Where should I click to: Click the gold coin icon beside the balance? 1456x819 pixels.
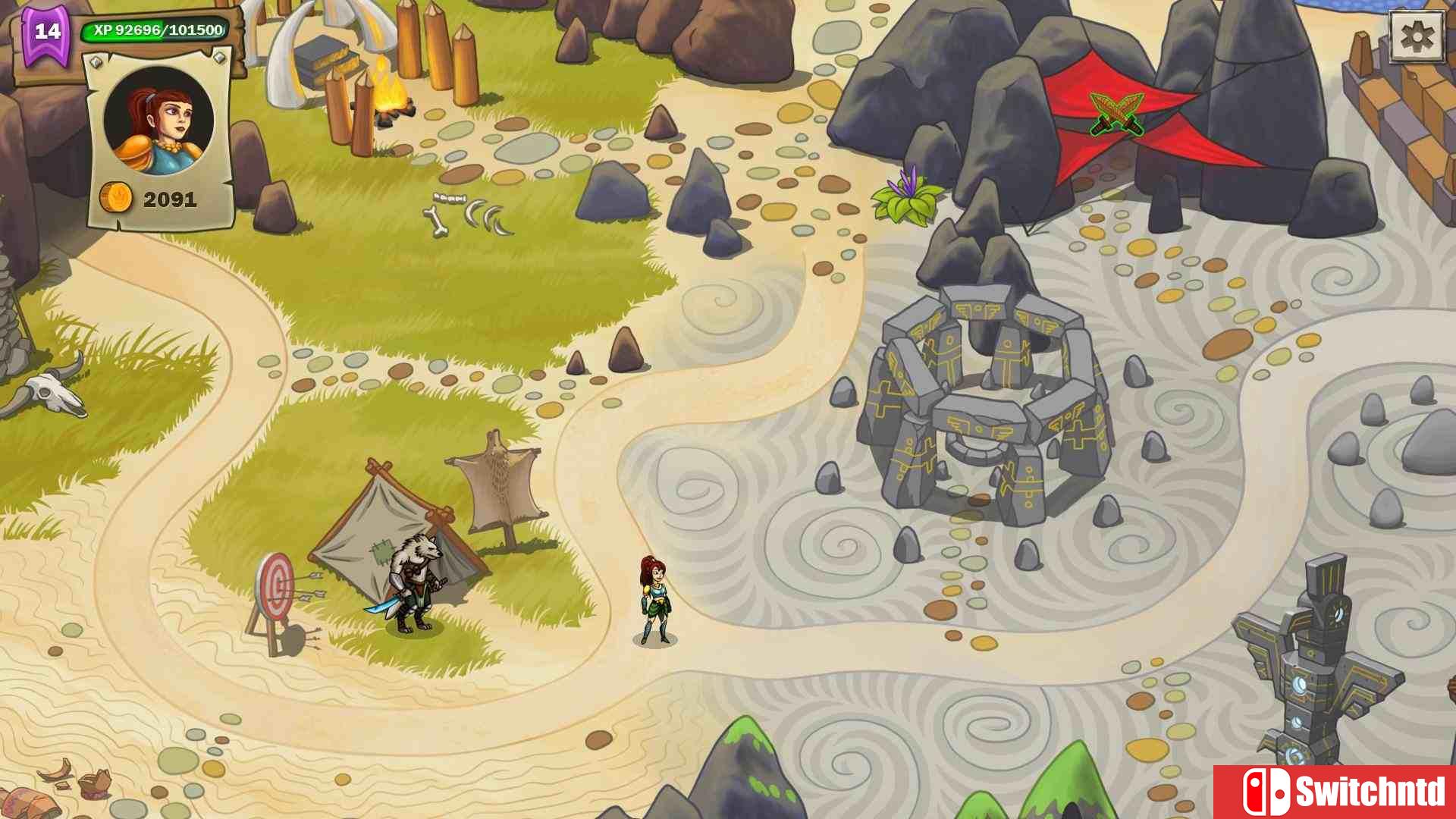115,198
